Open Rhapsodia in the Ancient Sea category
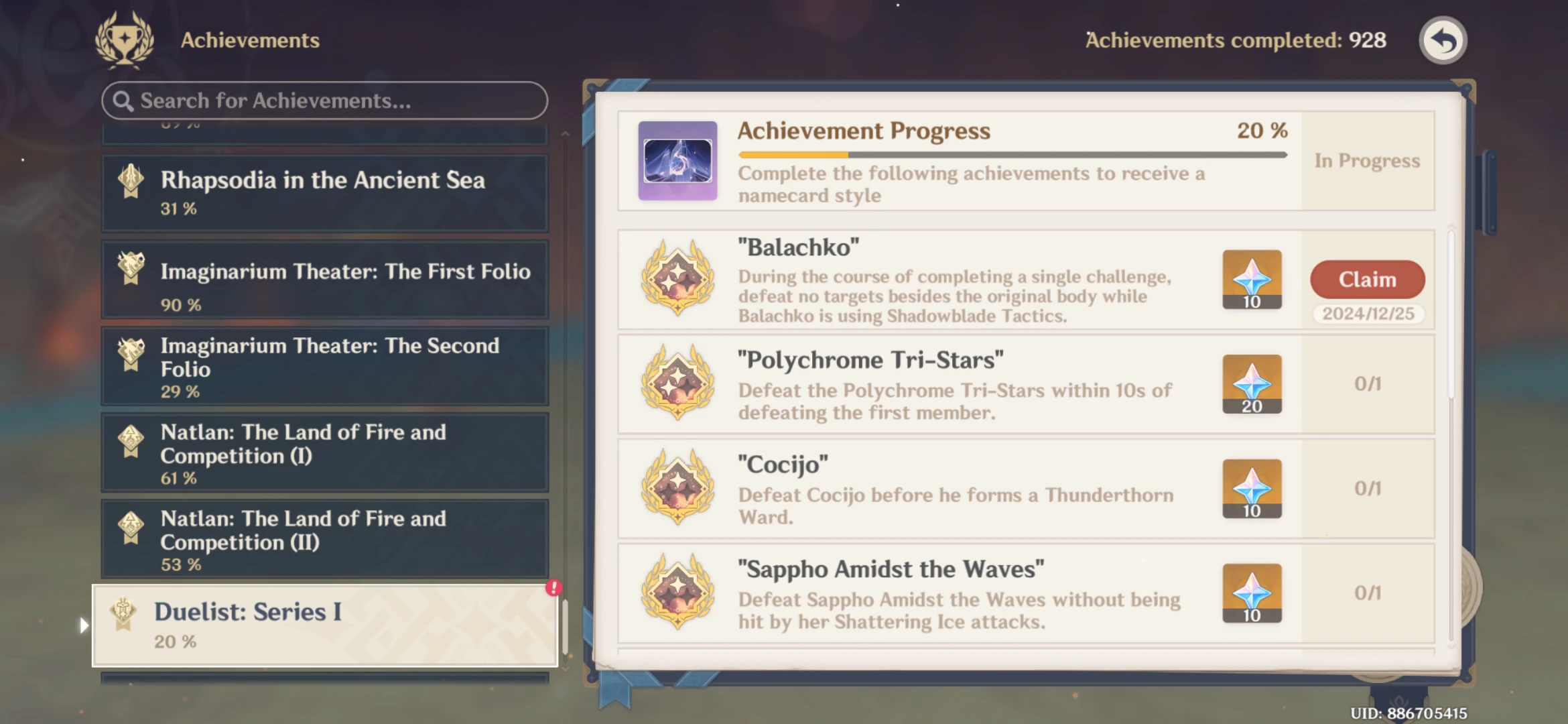The width and height of the screenshot is (1568, 724). 324,191
